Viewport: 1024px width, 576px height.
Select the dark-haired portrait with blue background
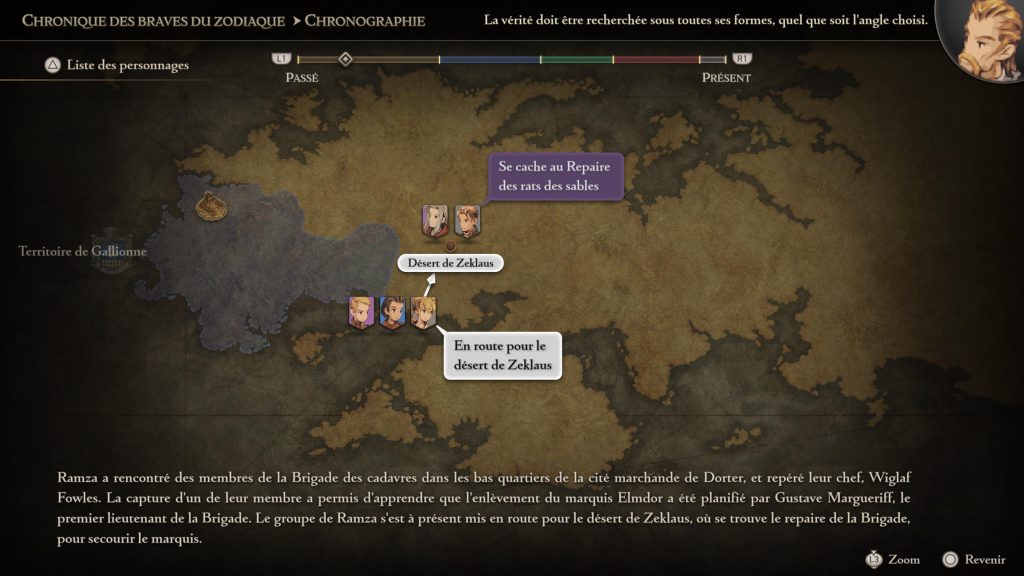pyautogui.click(x=391, y=312)
